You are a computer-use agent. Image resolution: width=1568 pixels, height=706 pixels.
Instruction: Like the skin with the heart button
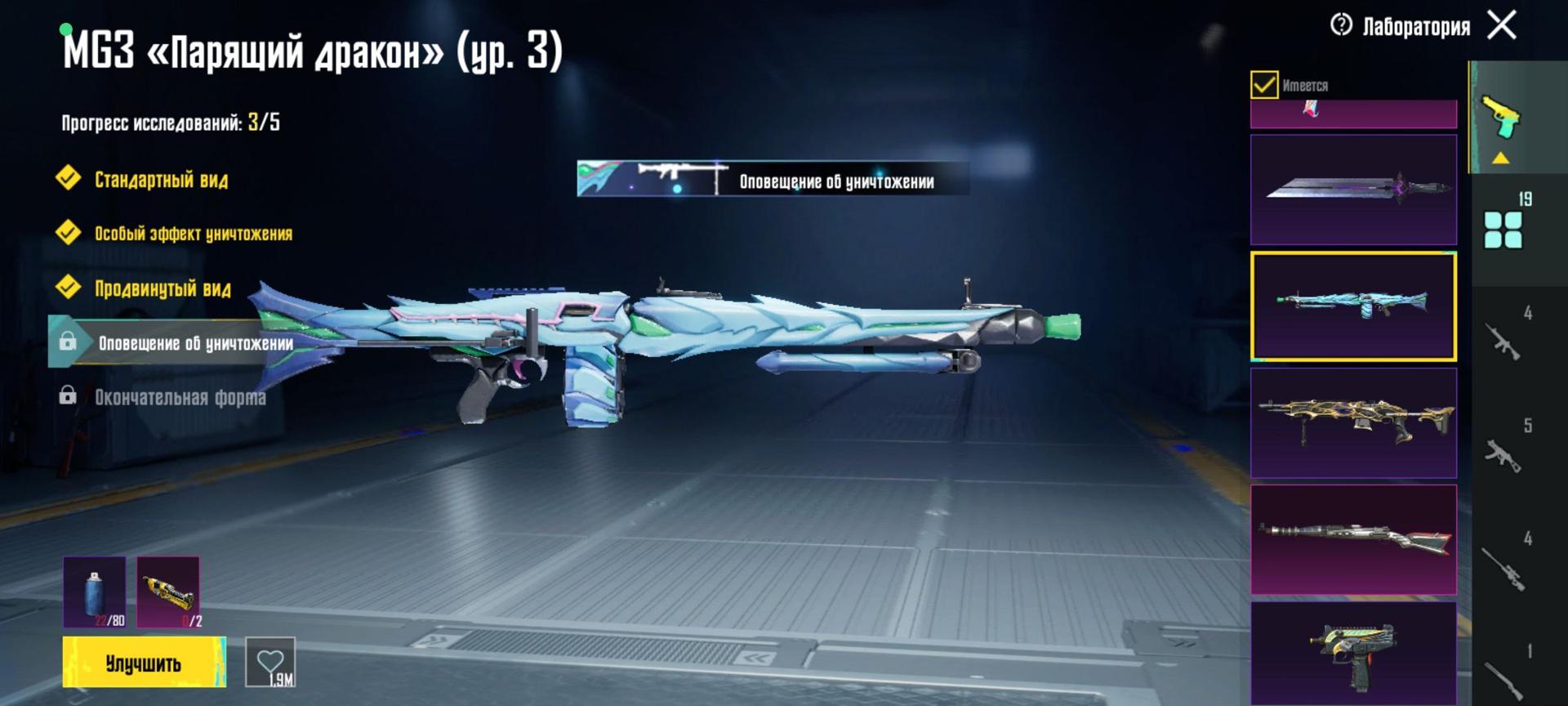click(270, 662)
